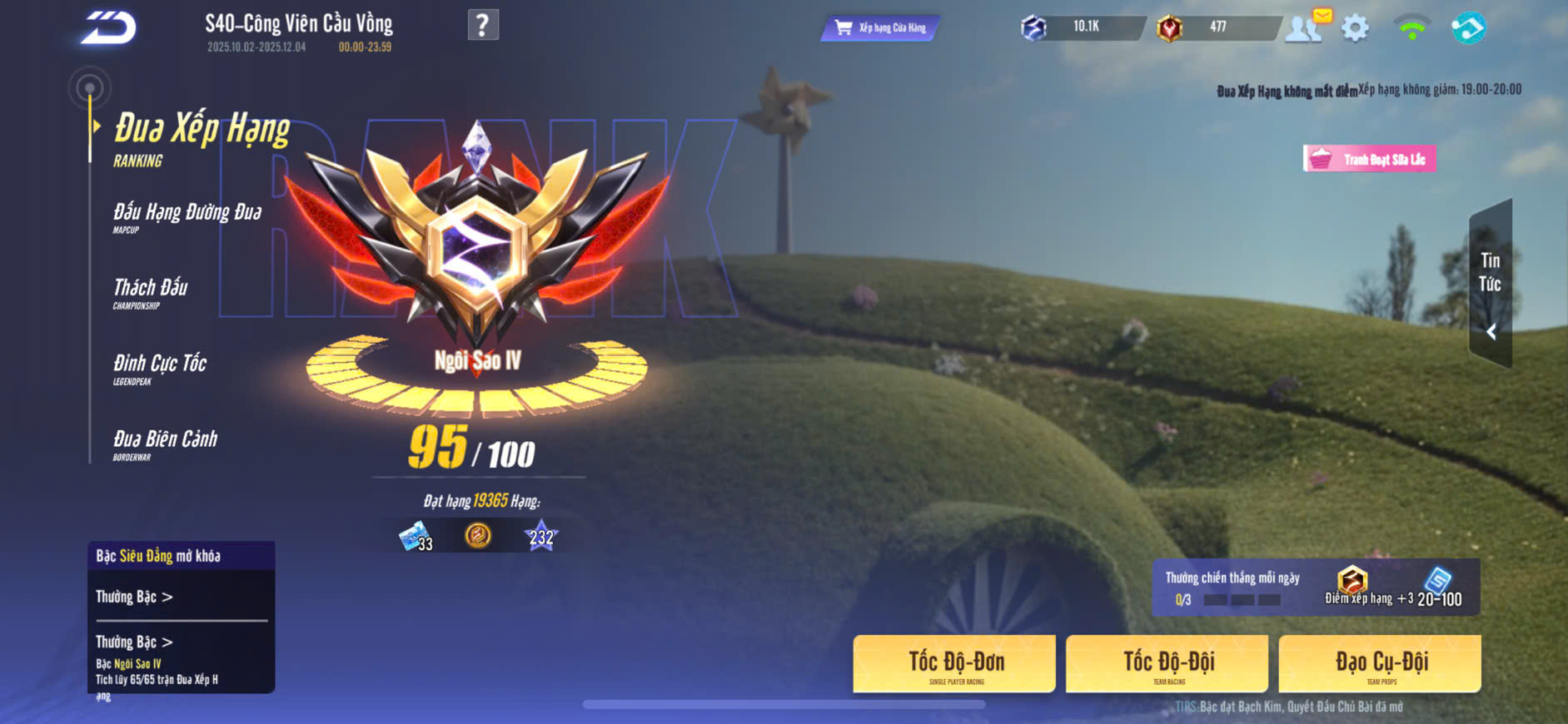The height and width of the screenshot is (724, 1568).
Task: Open the friends icon with mail badge
Action: coord(1305,27)
